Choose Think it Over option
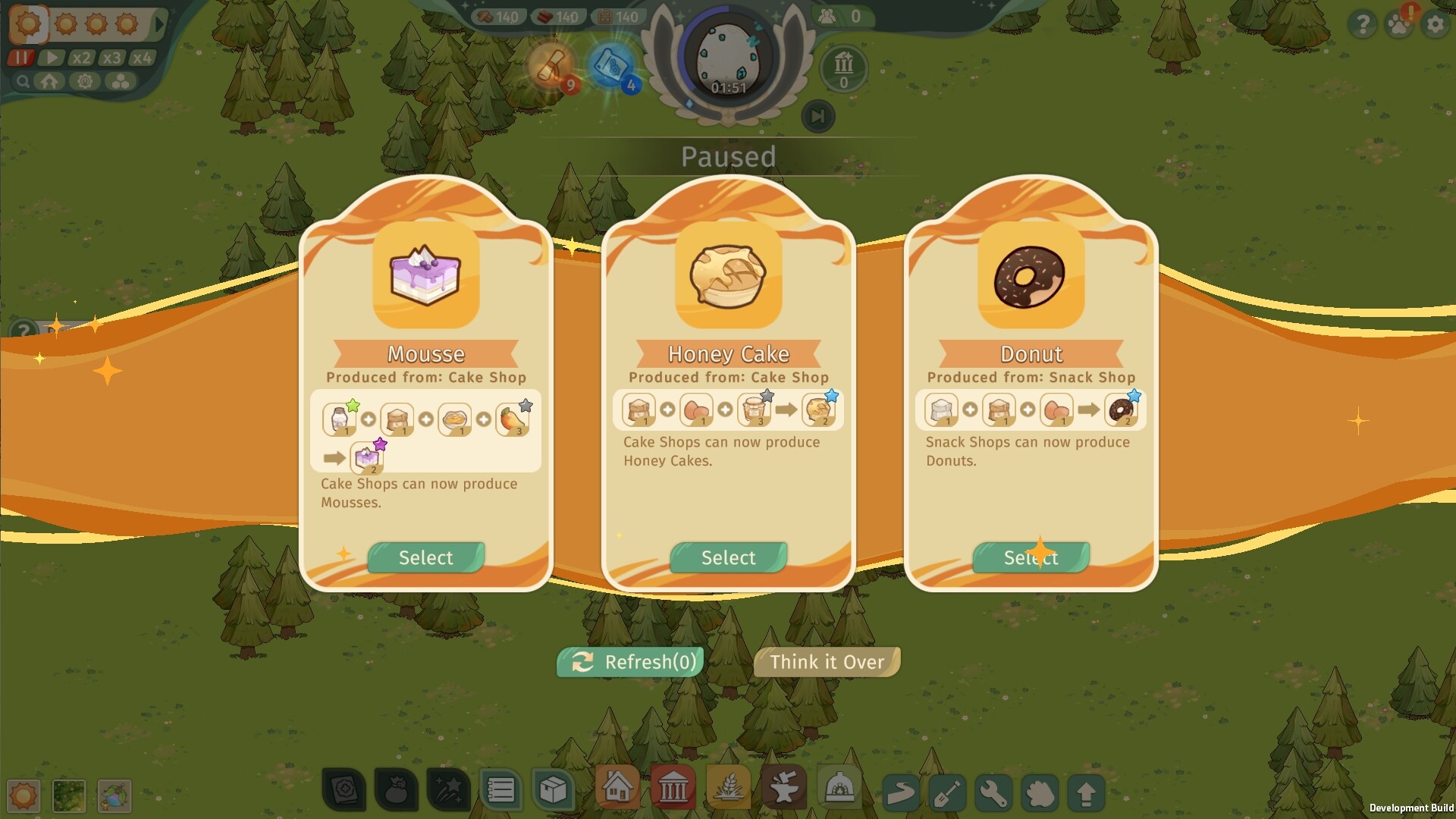The height and width of the screenshot is (819, 1456). (x=826, y=661)
